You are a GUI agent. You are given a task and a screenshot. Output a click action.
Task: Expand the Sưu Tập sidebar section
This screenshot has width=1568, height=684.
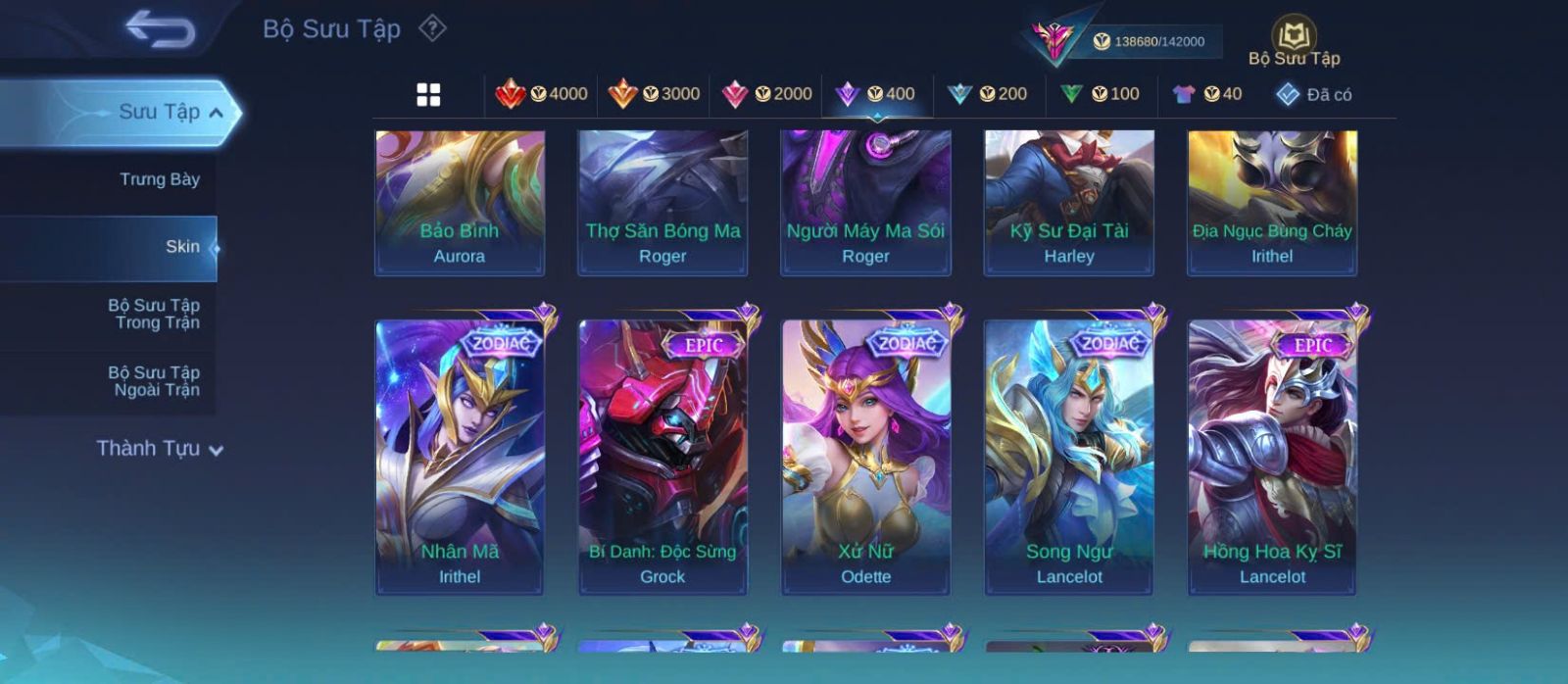pyautogui.click(x=169, y=112)
